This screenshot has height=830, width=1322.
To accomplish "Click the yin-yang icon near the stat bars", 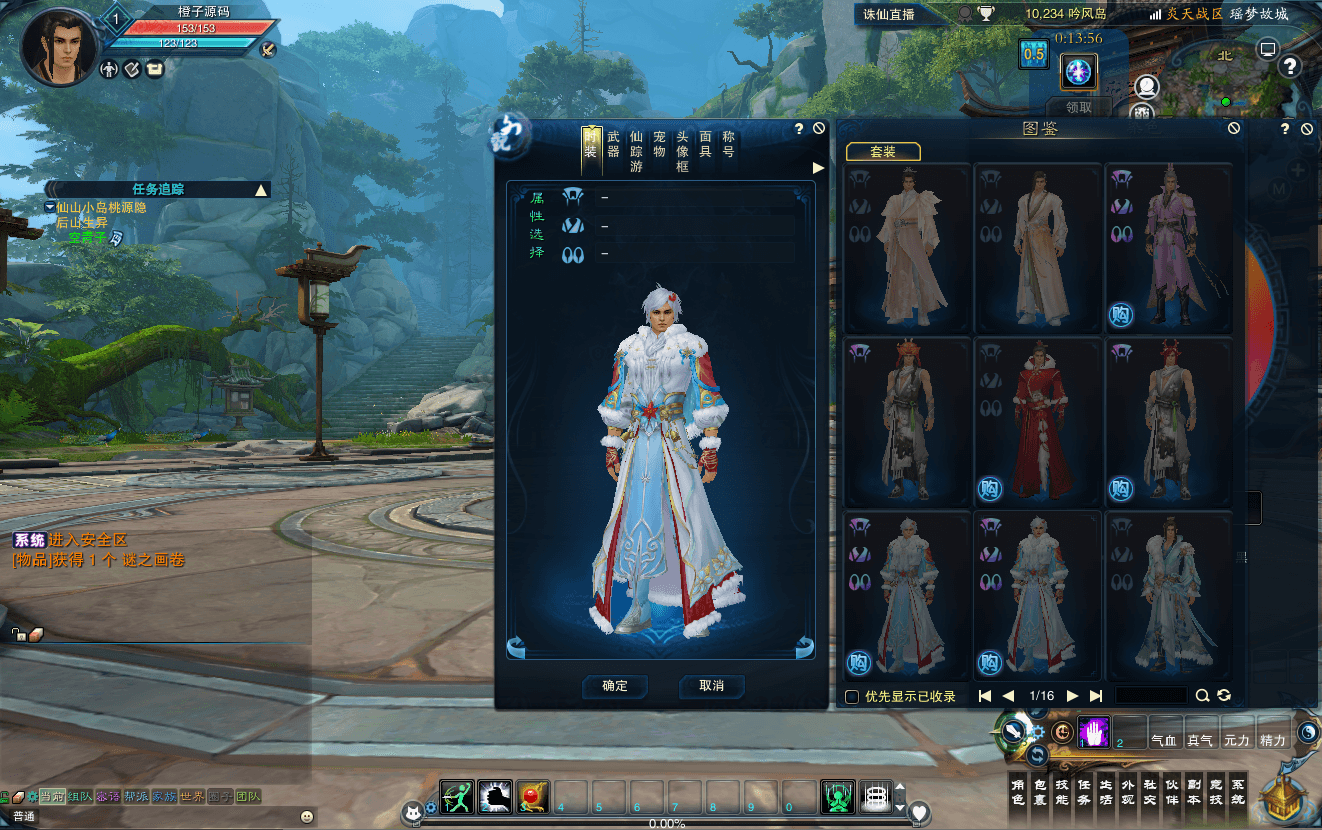I will tap(1308, 732).
